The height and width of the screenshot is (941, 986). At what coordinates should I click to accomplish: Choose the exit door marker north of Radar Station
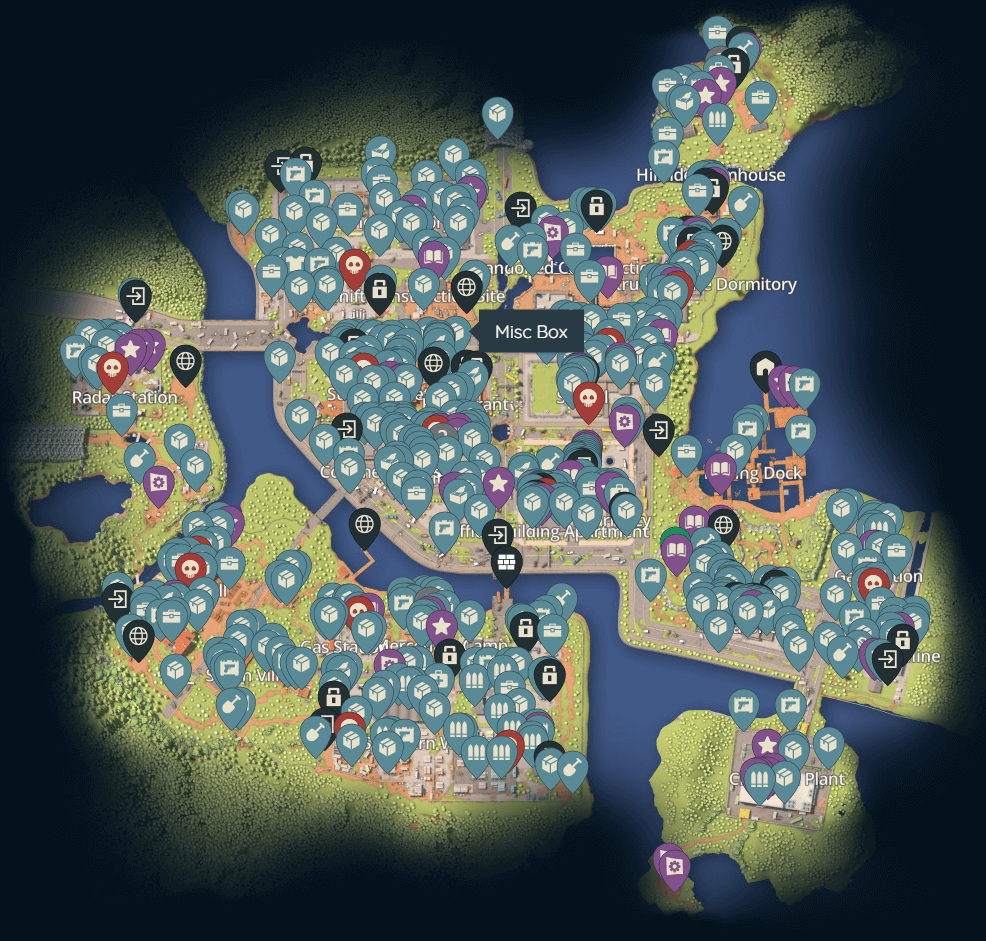(135, 297)
